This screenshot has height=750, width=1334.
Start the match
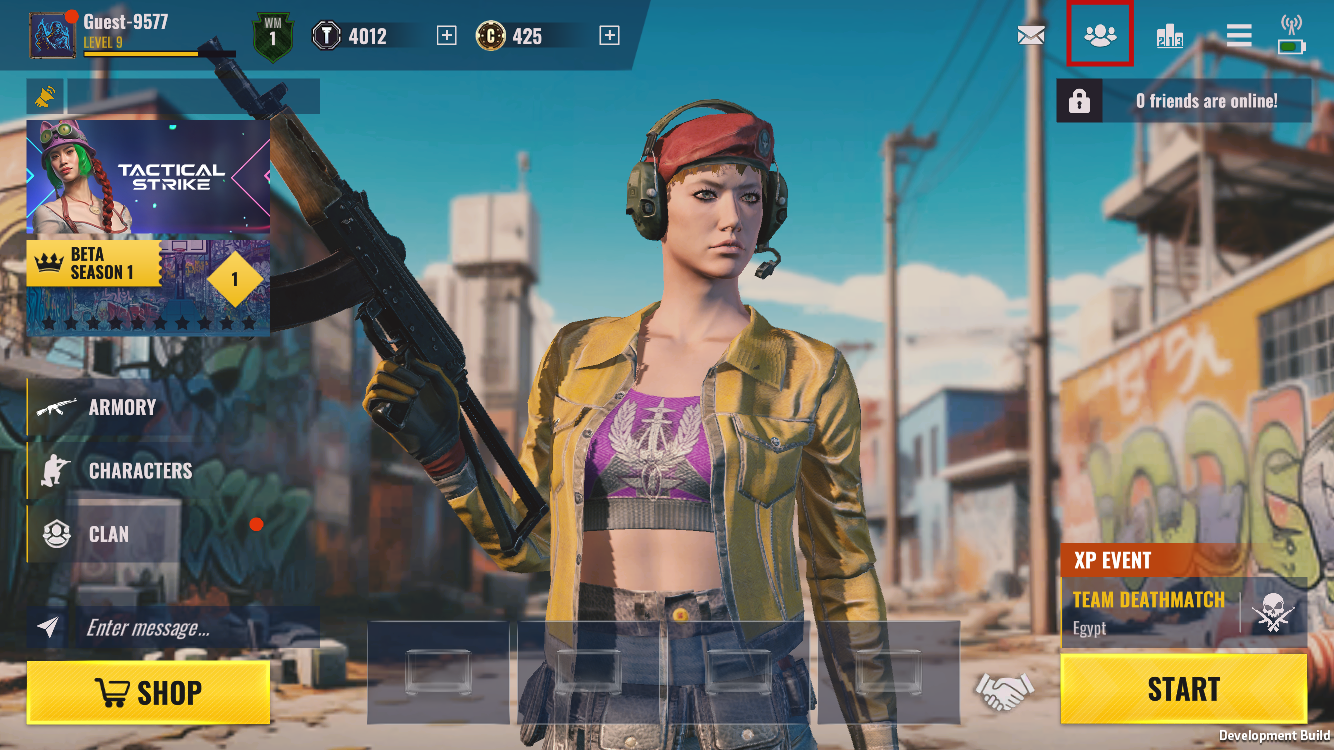coord(1183,689)
